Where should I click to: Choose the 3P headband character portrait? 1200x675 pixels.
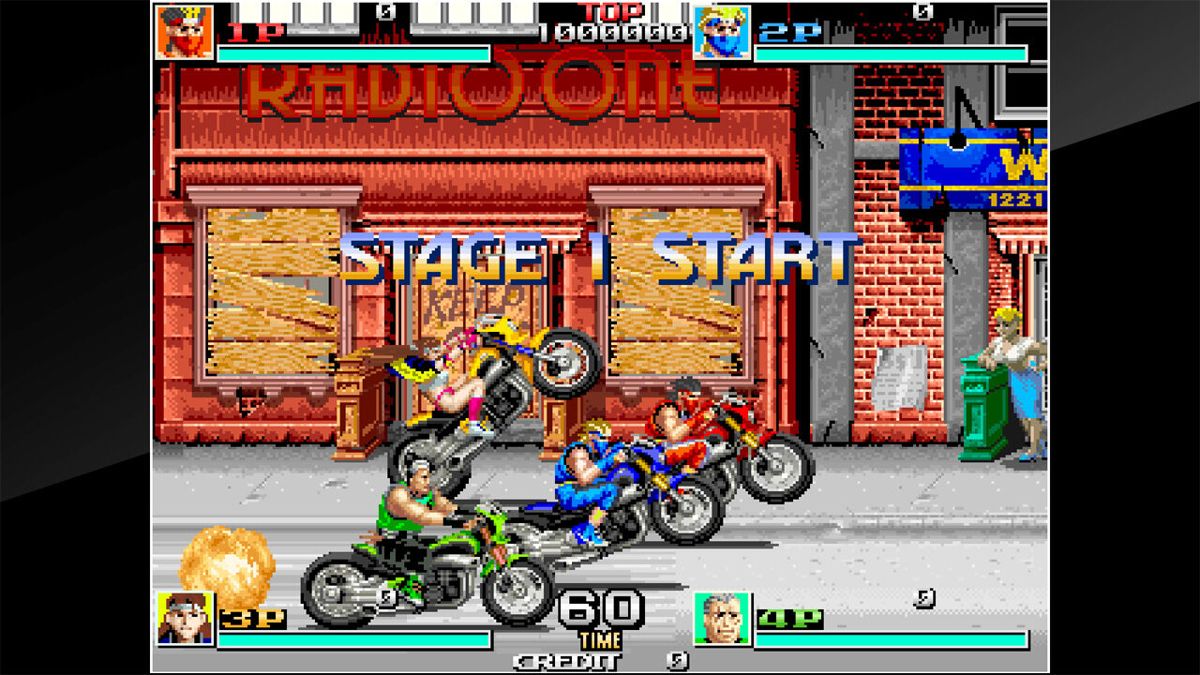tap(185, 618)
